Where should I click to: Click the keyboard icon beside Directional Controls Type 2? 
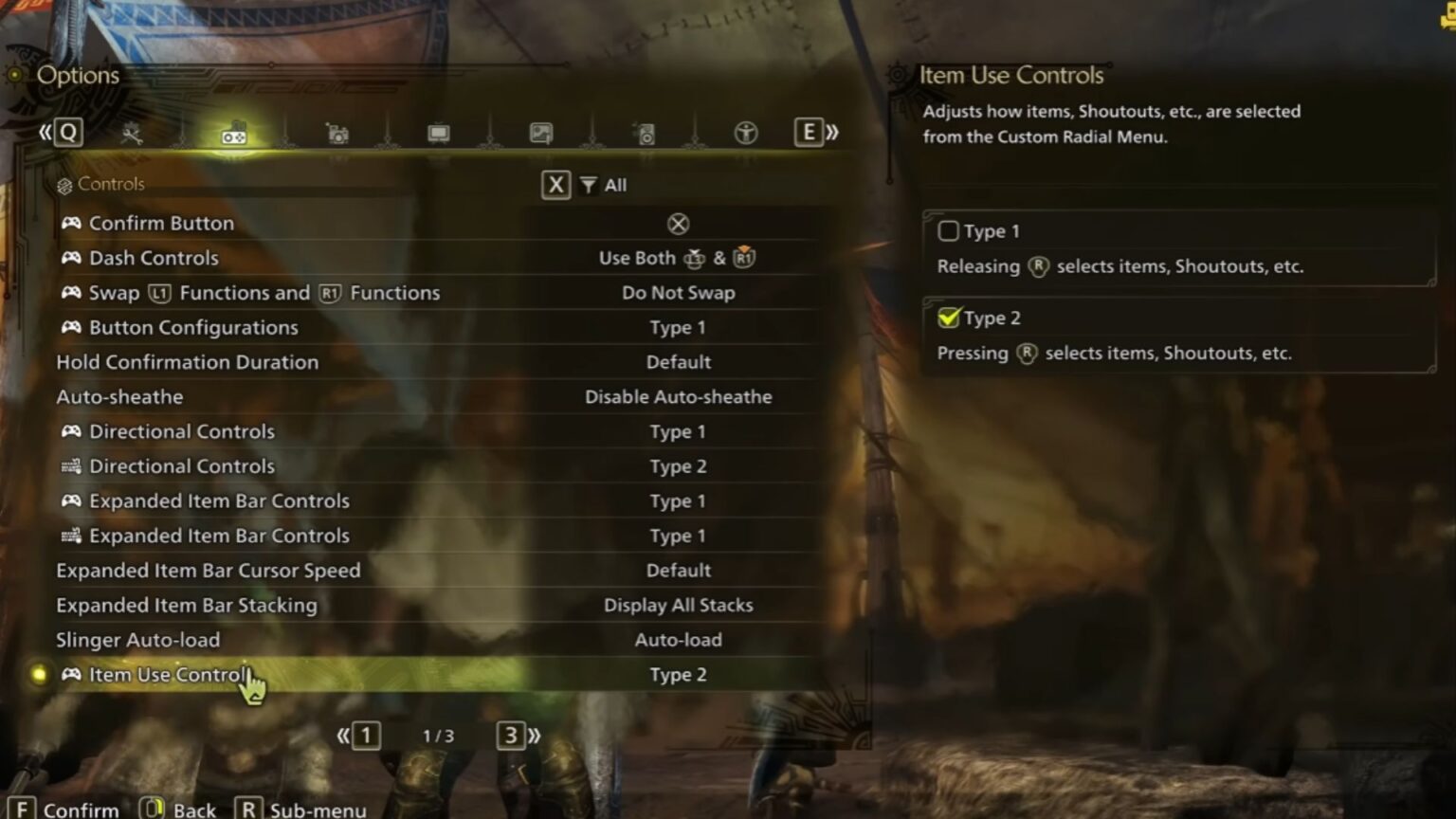tap(70, 465)
